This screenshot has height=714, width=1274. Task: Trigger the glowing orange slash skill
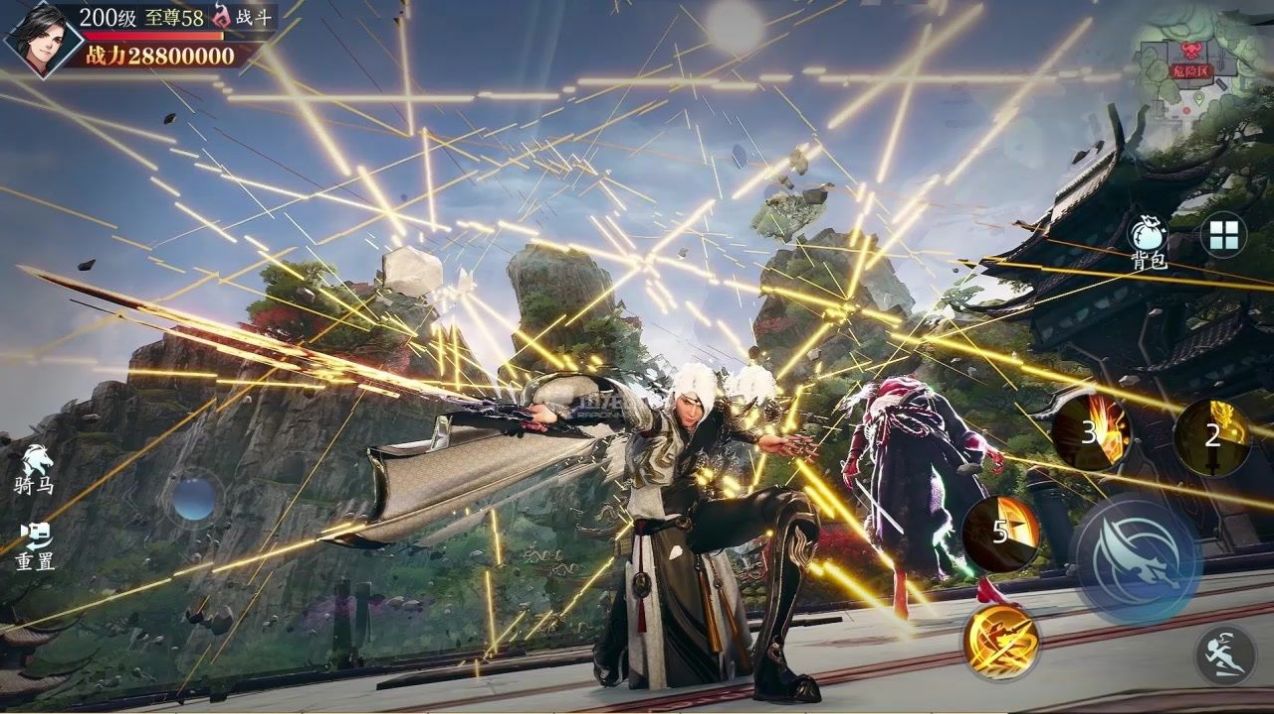[x=1000, y=642]
